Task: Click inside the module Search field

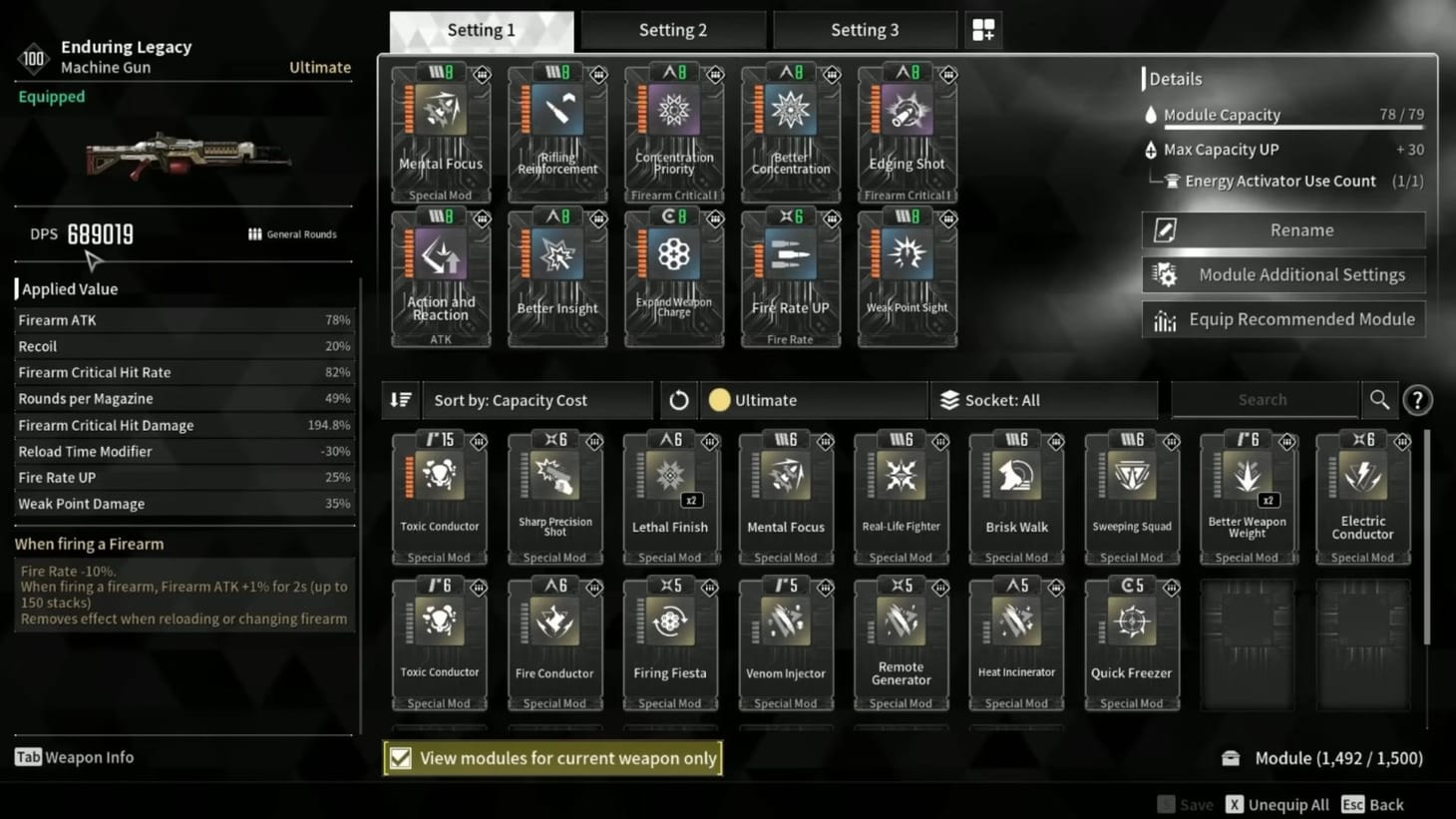Action: pos(1265,399)
